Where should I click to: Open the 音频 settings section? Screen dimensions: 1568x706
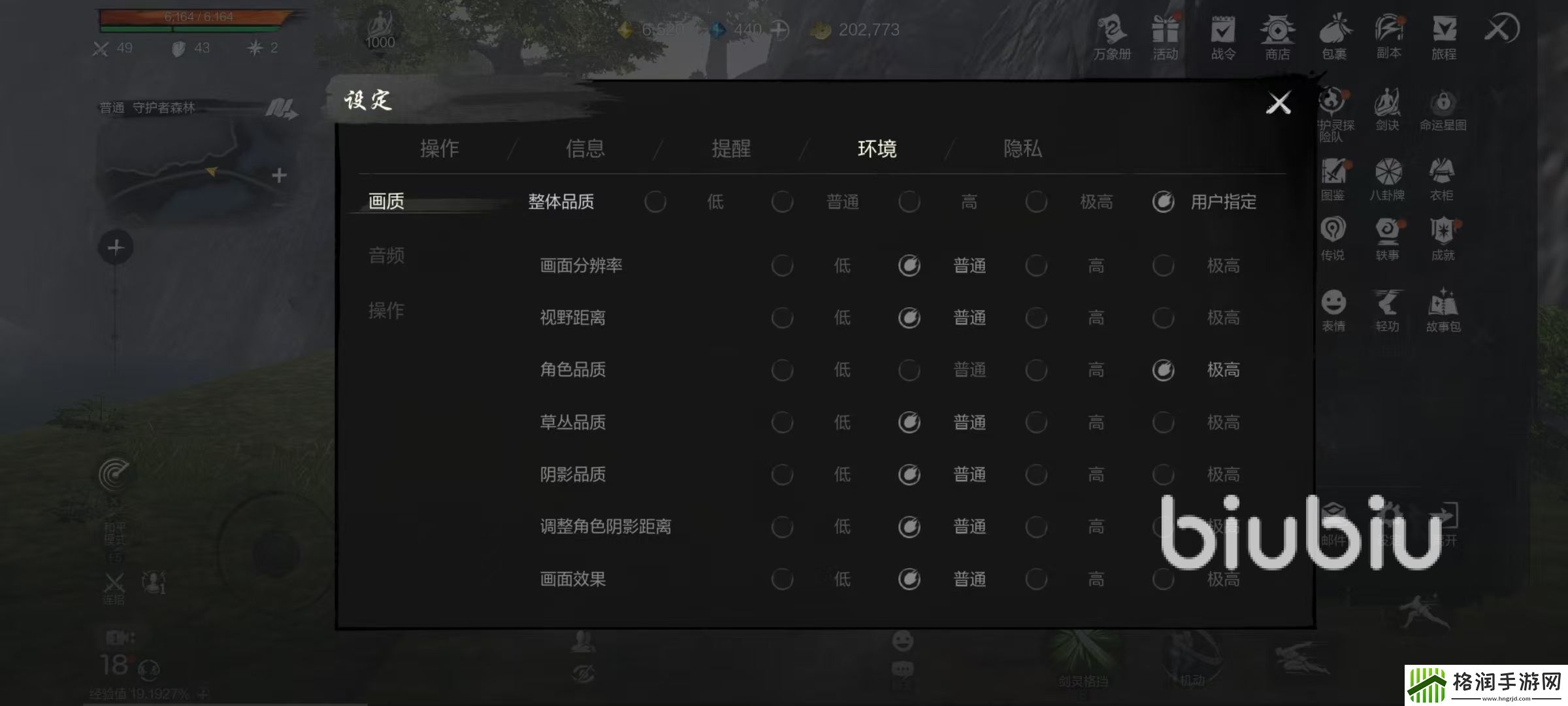386,256
